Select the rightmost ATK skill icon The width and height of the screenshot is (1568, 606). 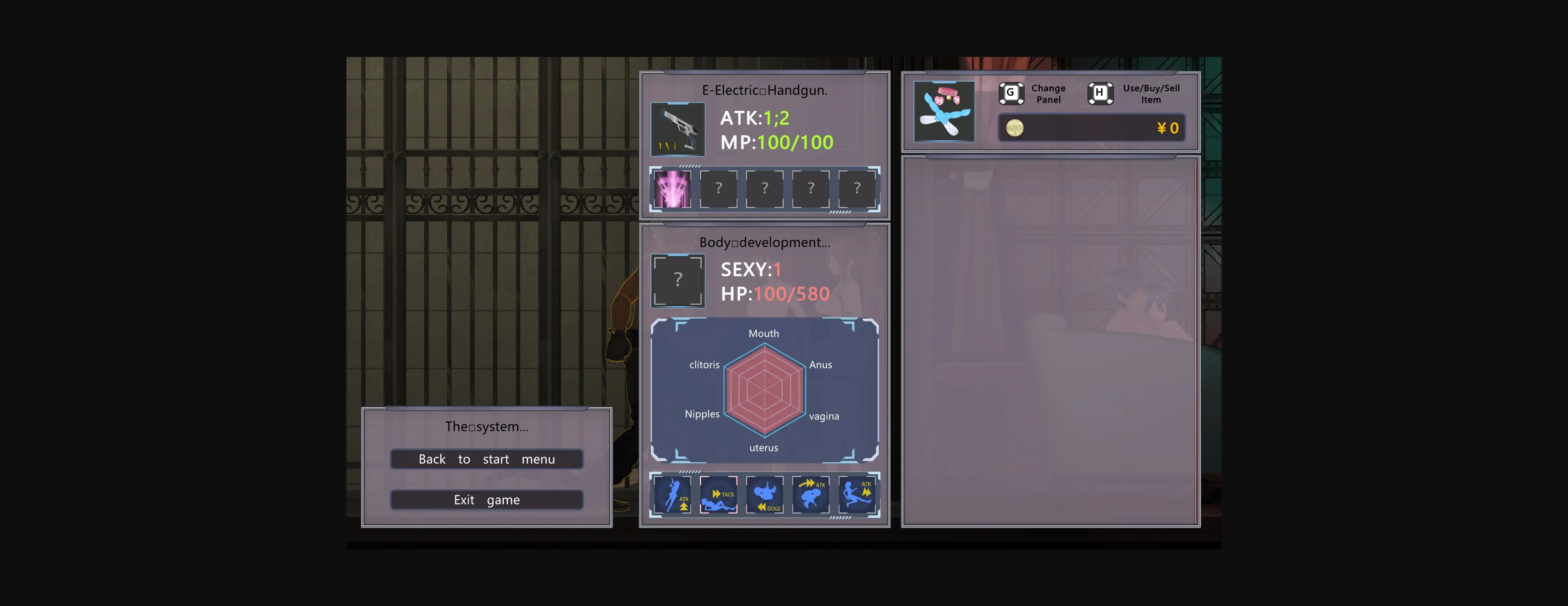click(858, 495)
